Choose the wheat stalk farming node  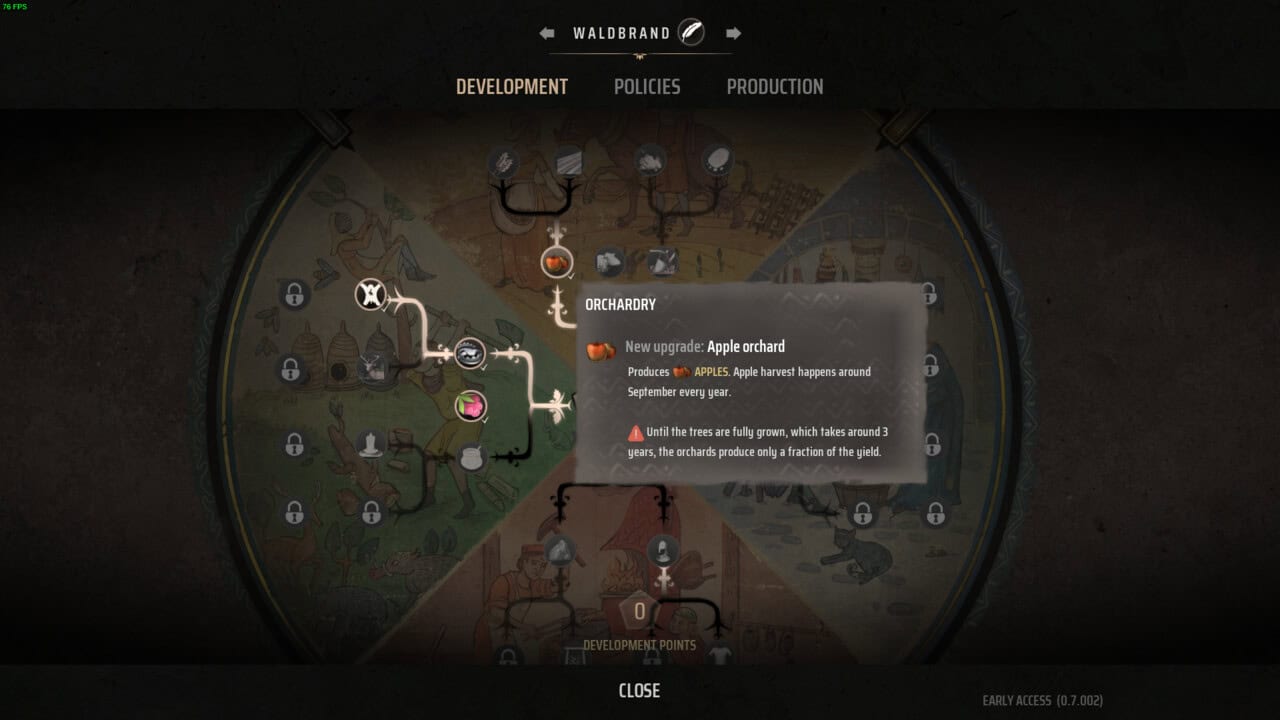tap(503, 161)
